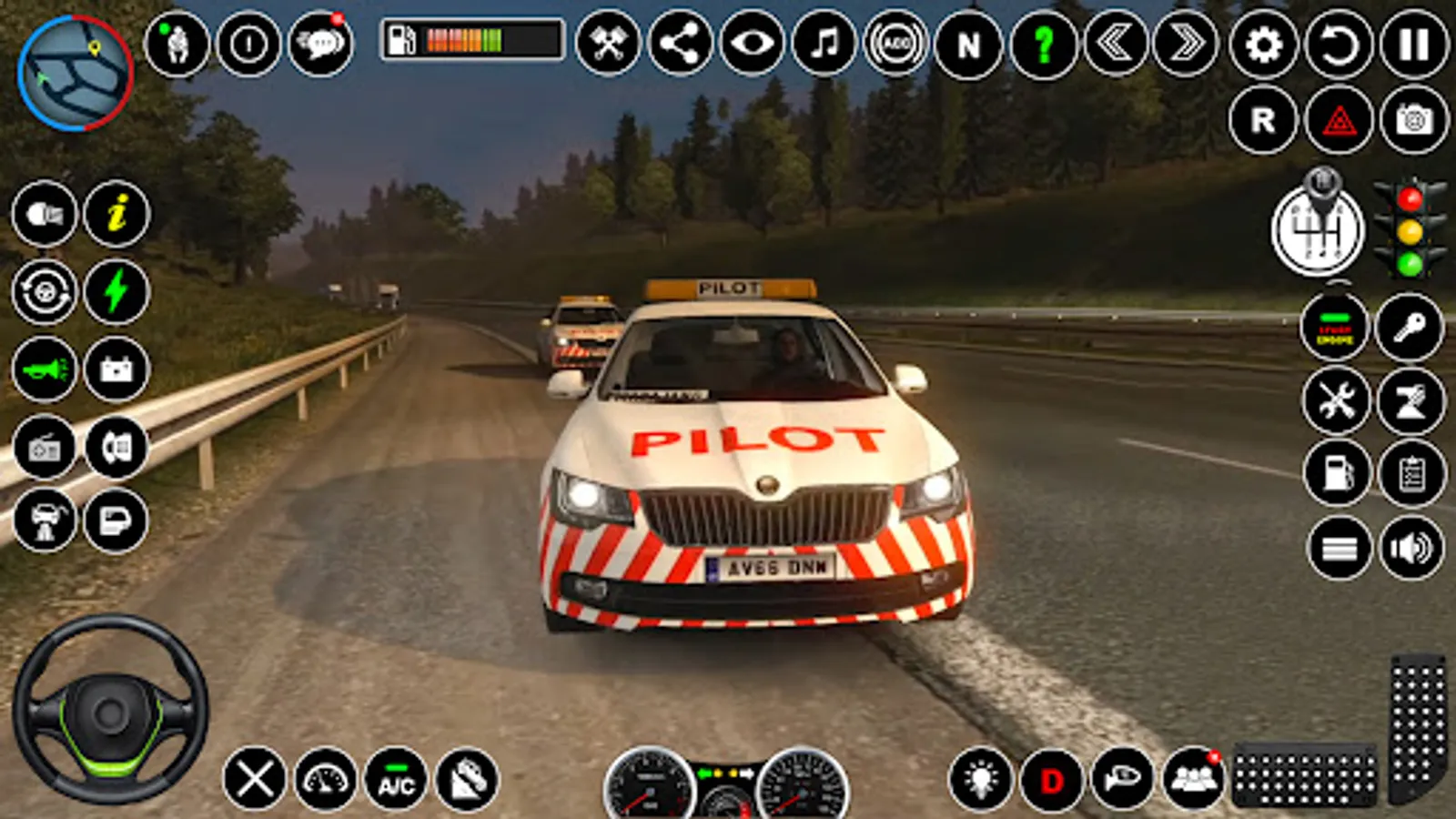
Task: Open the gear settings menu
Action: pyautogui.click(x=1263, y=44)
